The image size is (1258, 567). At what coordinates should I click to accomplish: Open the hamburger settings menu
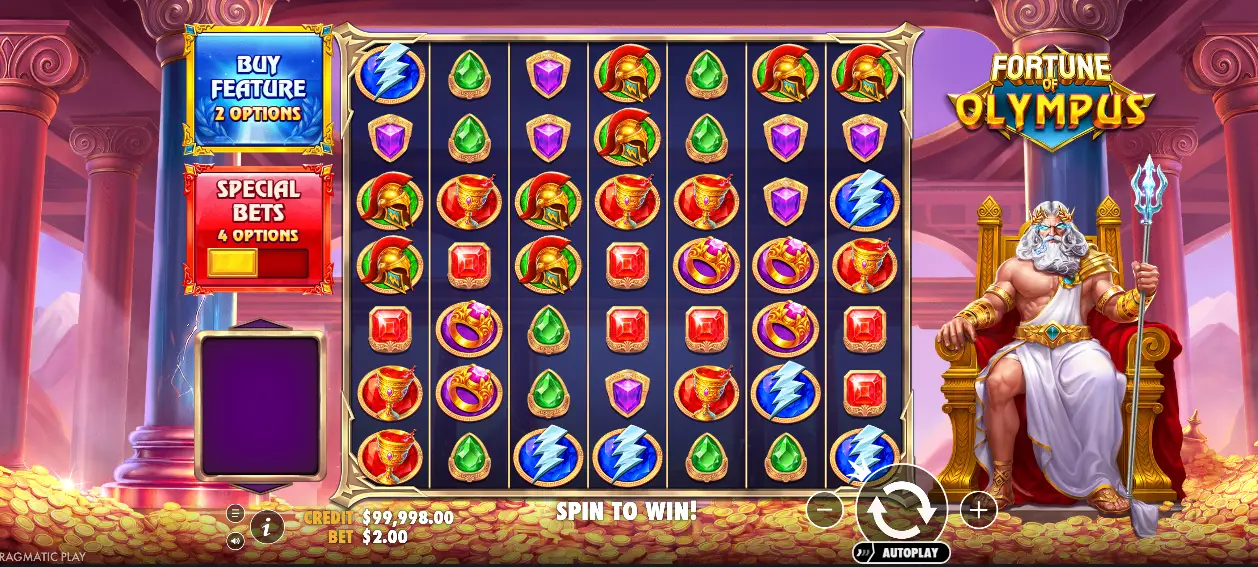coord(235,513)
